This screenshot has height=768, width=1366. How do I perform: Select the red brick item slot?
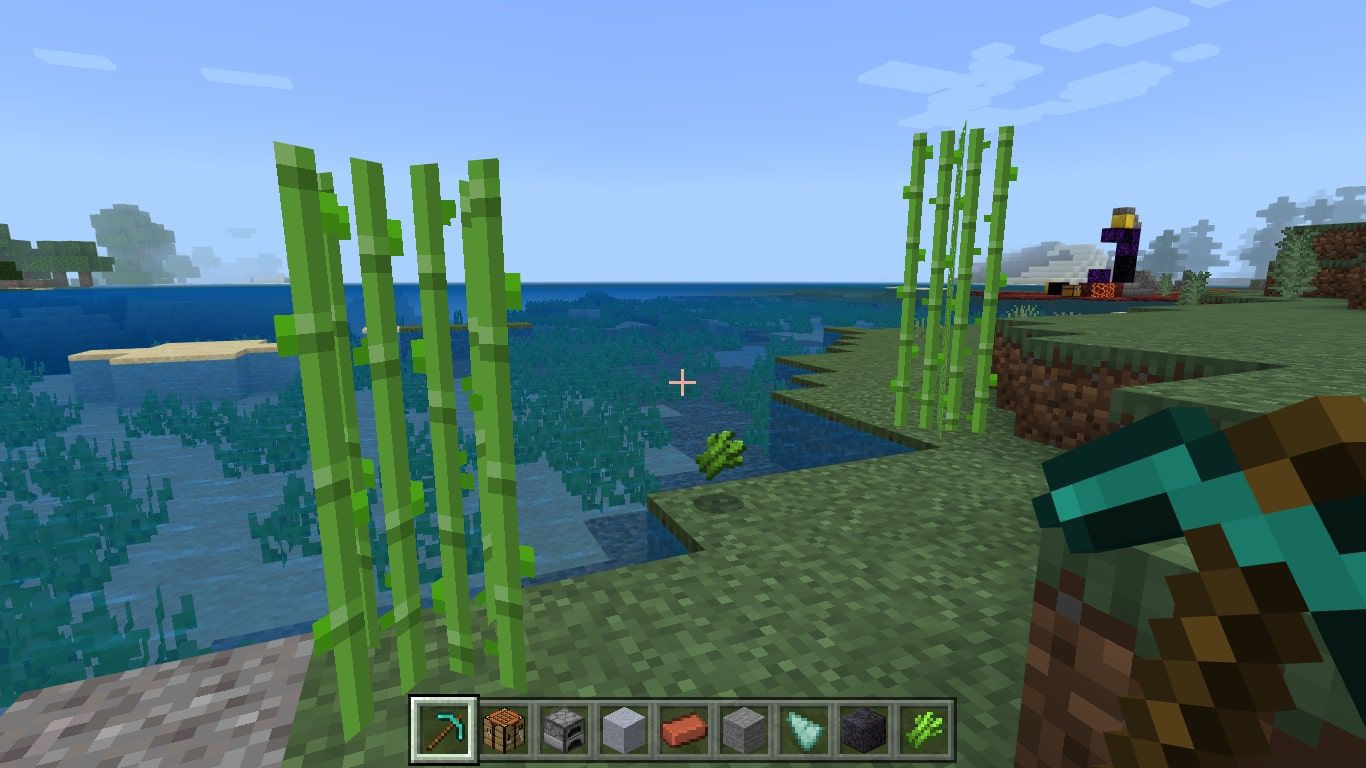[x=683, y=729]
